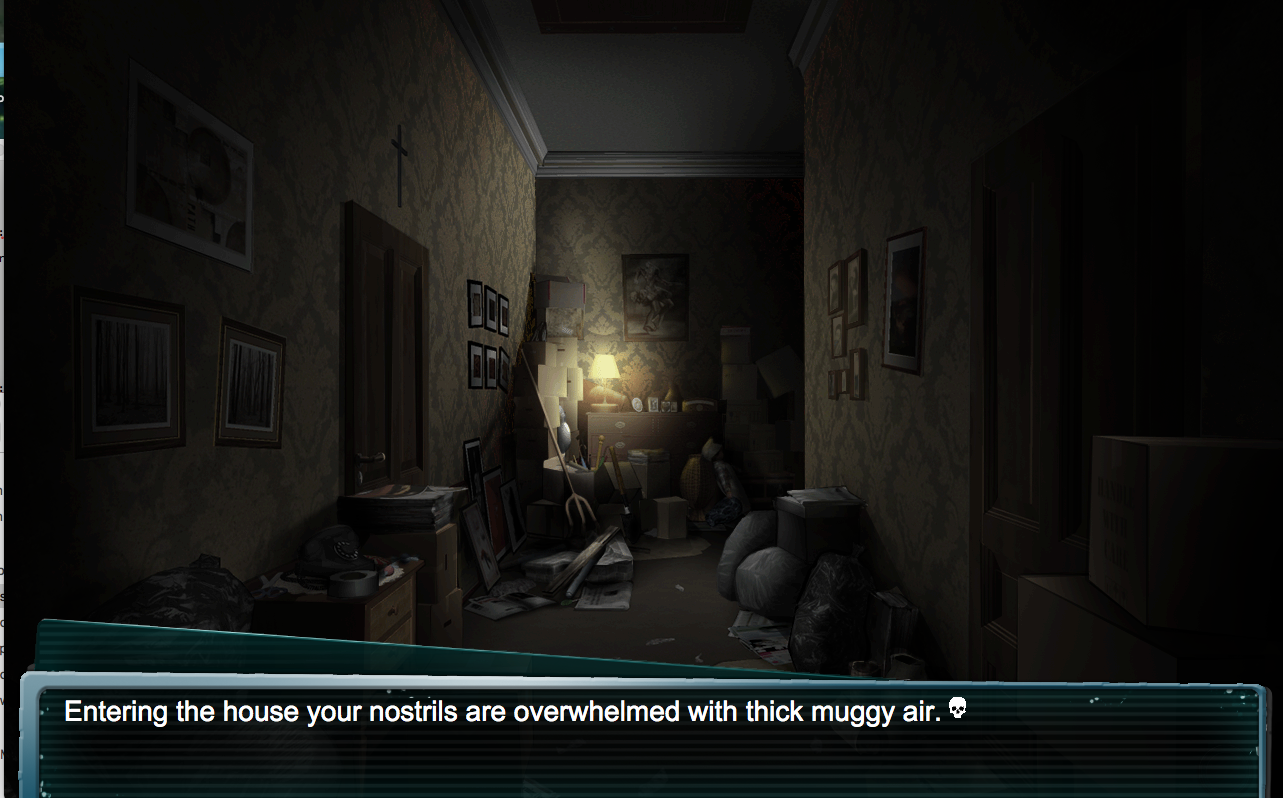Click the grid of small picture frames
This screenshot has height=798, width=1283.
pyautogui.click(x=490, y=335)
